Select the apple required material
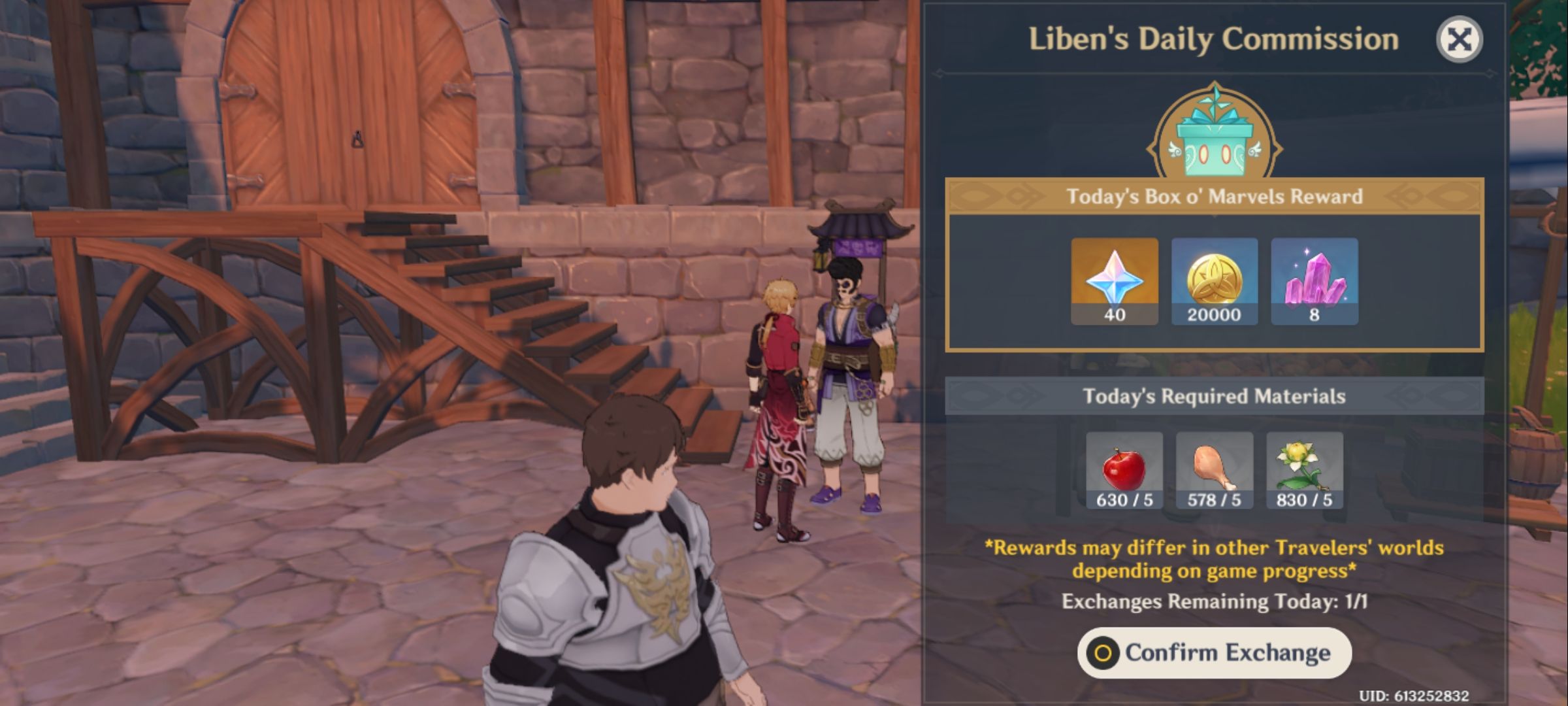The image size is (1568, 706). (1124, 471)
